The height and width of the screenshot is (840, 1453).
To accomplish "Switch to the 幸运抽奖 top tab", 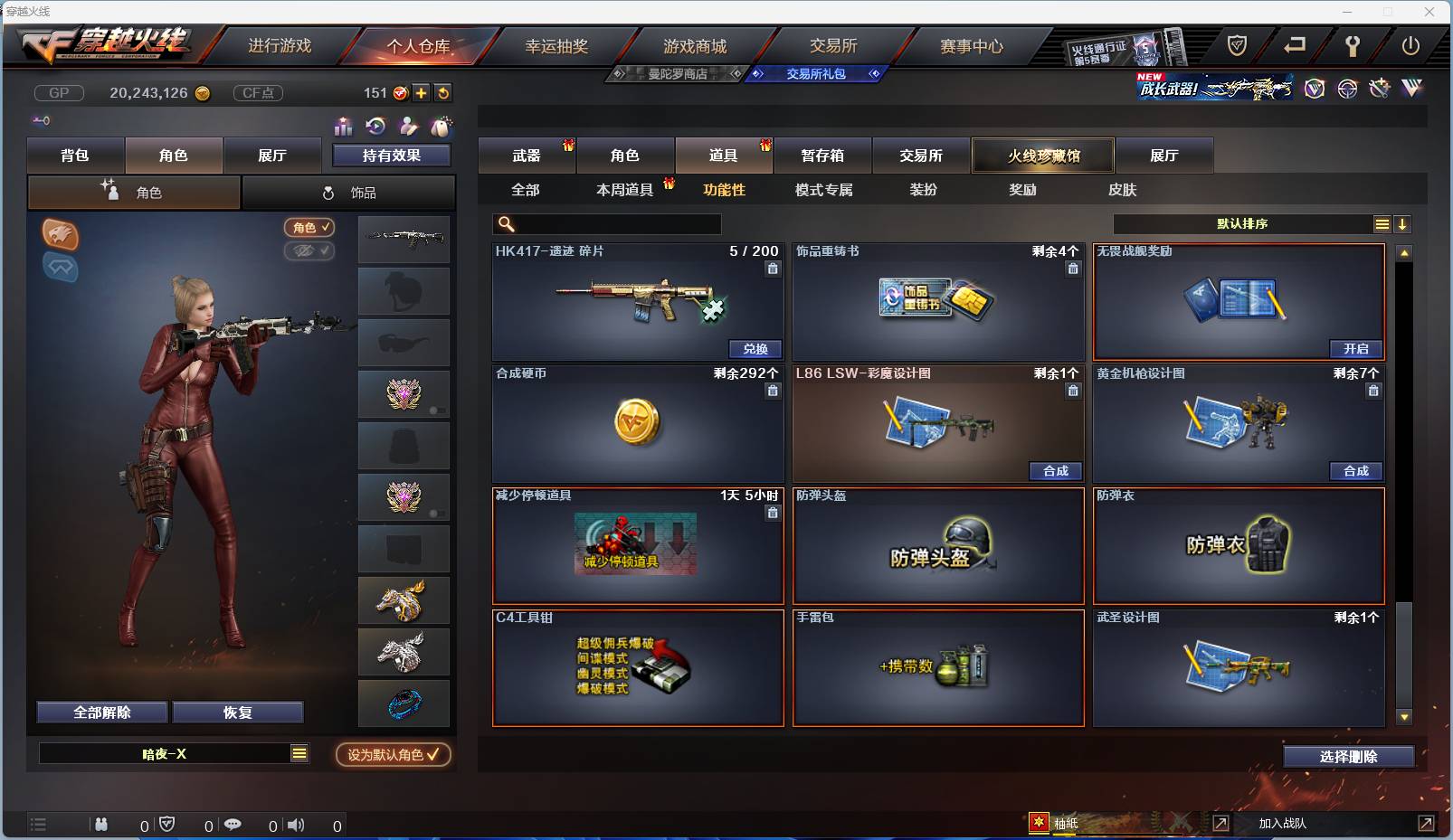I will (557, 45).
